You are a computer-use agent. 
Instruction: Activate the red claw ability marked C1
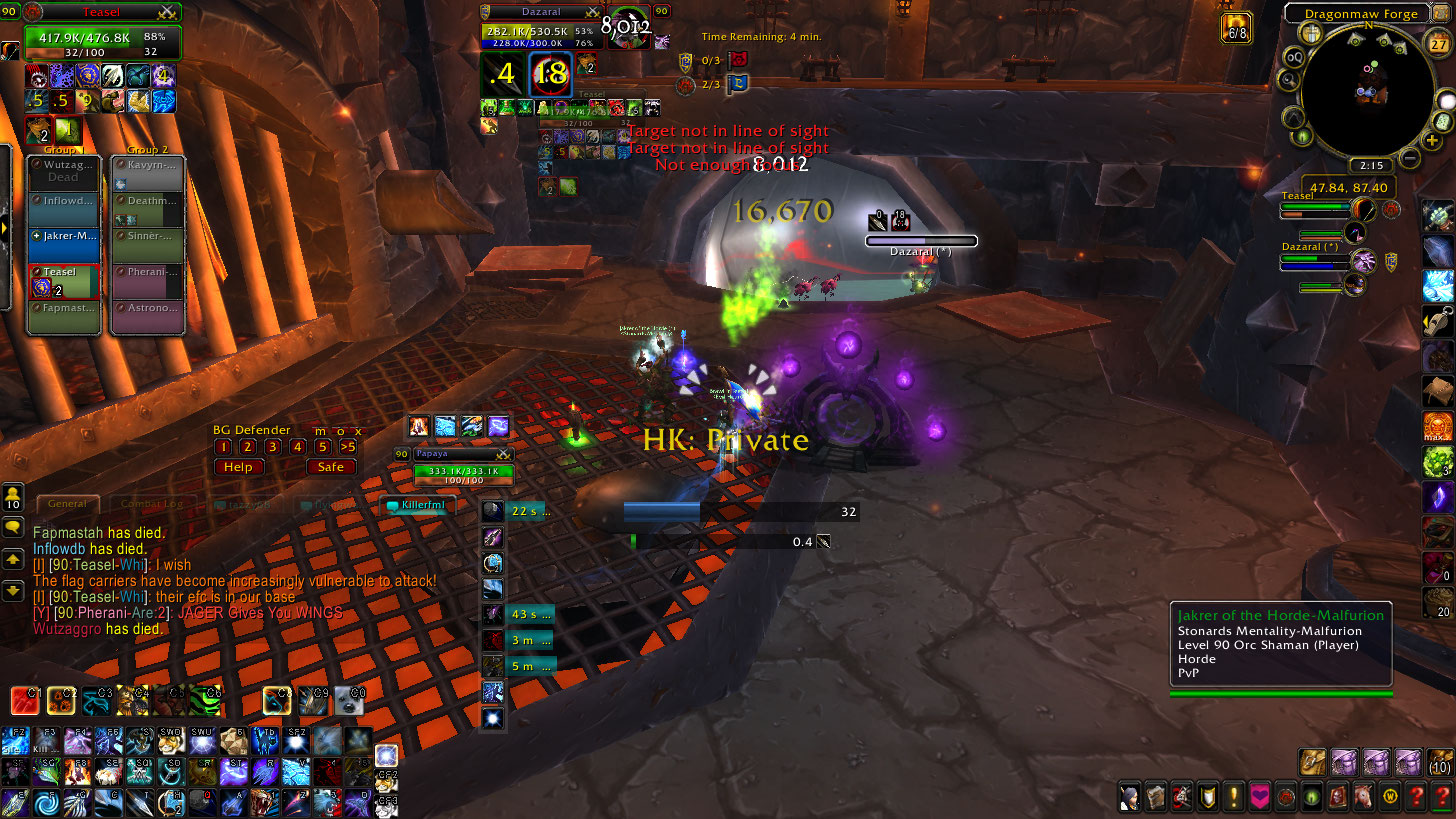pos(25,700)
